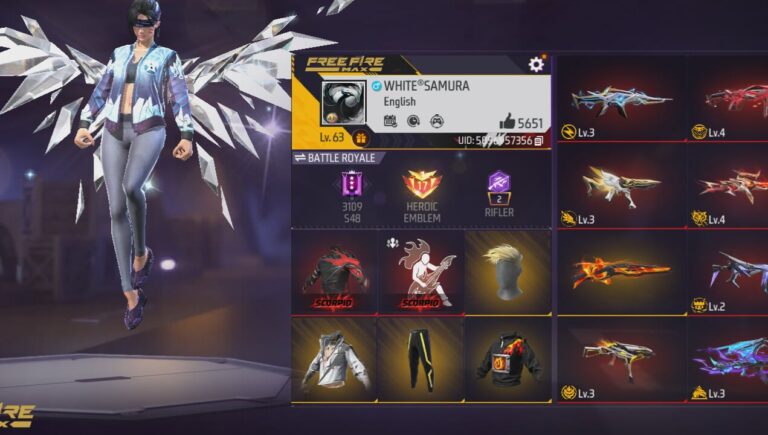The image size is (768, 435).
Task: Give a like with the thumbs-up icon
Action: 507,122
